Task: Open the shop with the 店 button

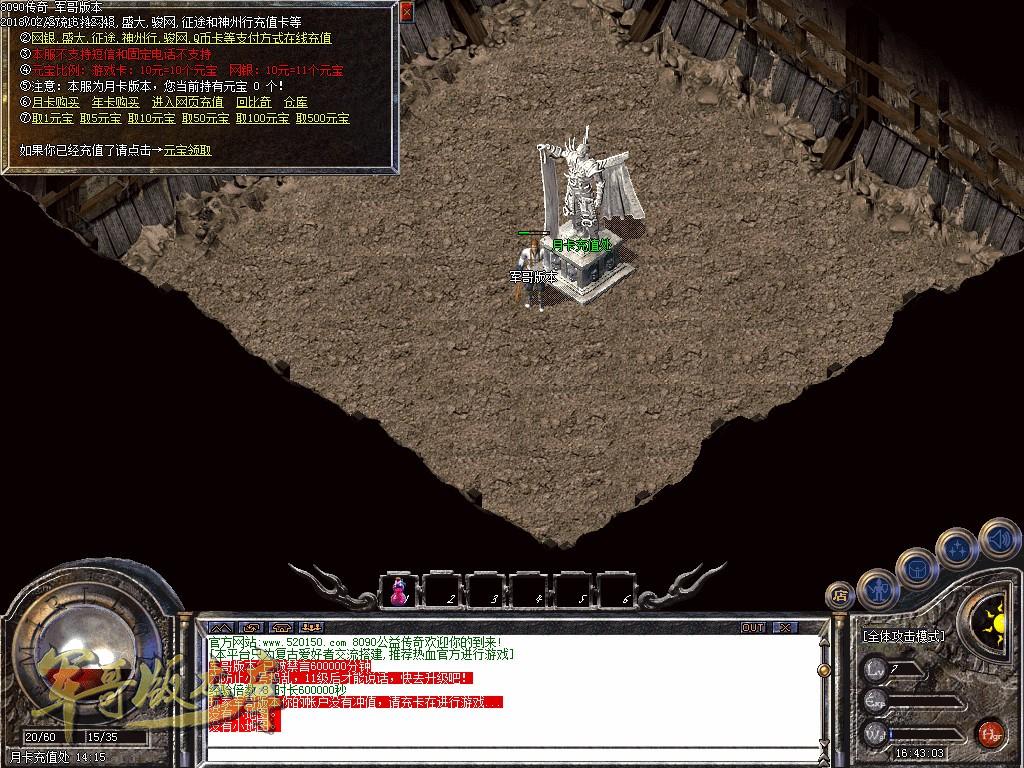Action: (840, 596)
